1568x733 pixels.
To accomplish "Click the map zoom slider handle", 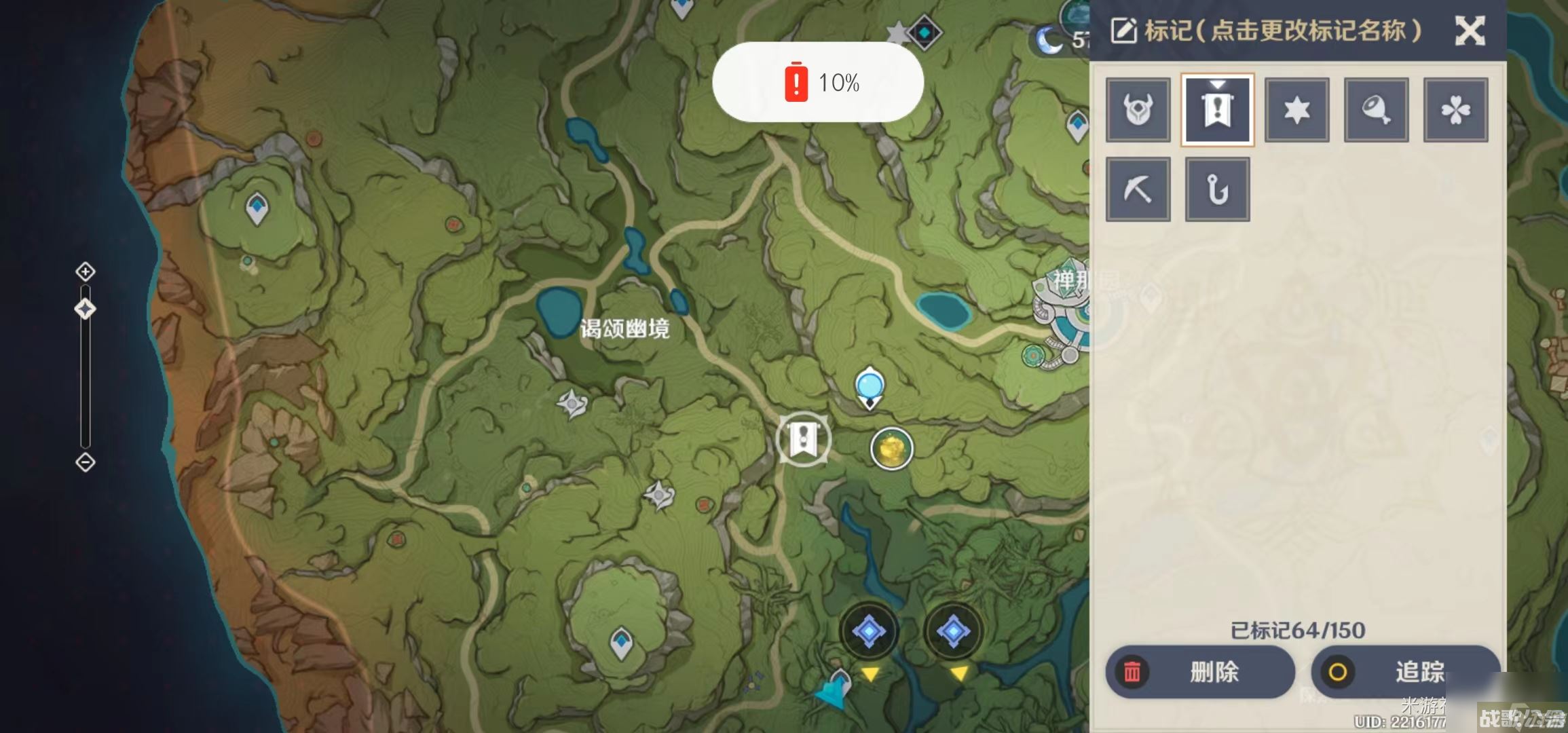I will pos(85,309).
